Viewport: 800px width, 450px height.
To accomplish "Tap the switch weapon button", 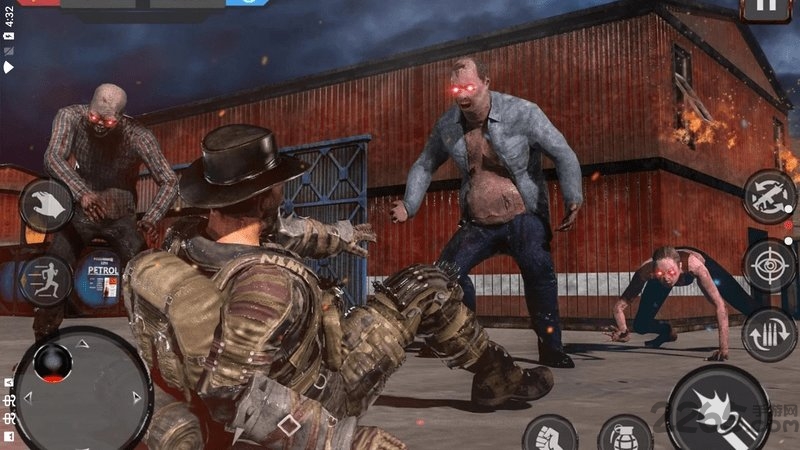I will (770, 196).
